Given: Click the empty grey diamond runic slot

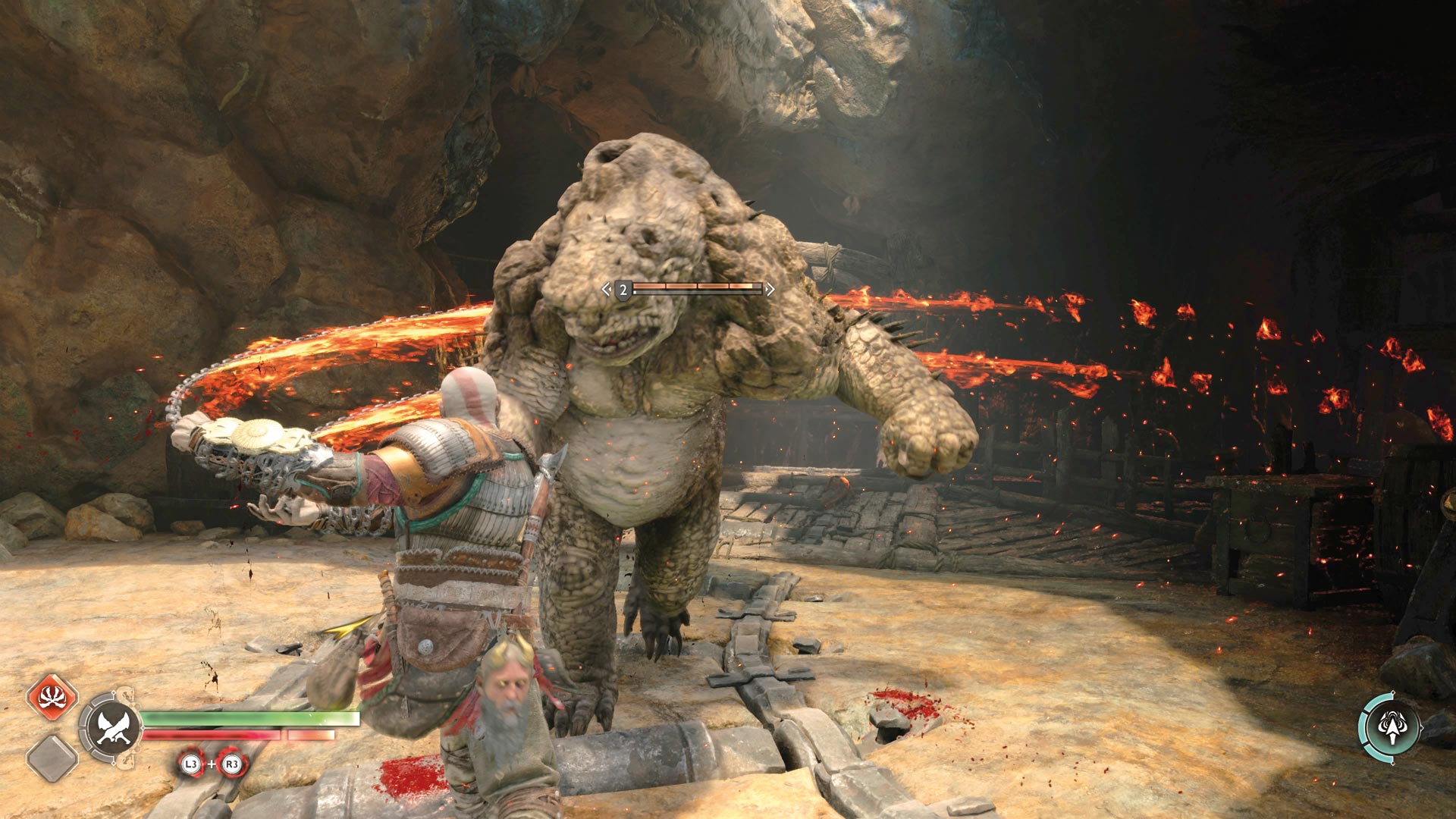Looking at the screenshot, I should pos(52,758).
